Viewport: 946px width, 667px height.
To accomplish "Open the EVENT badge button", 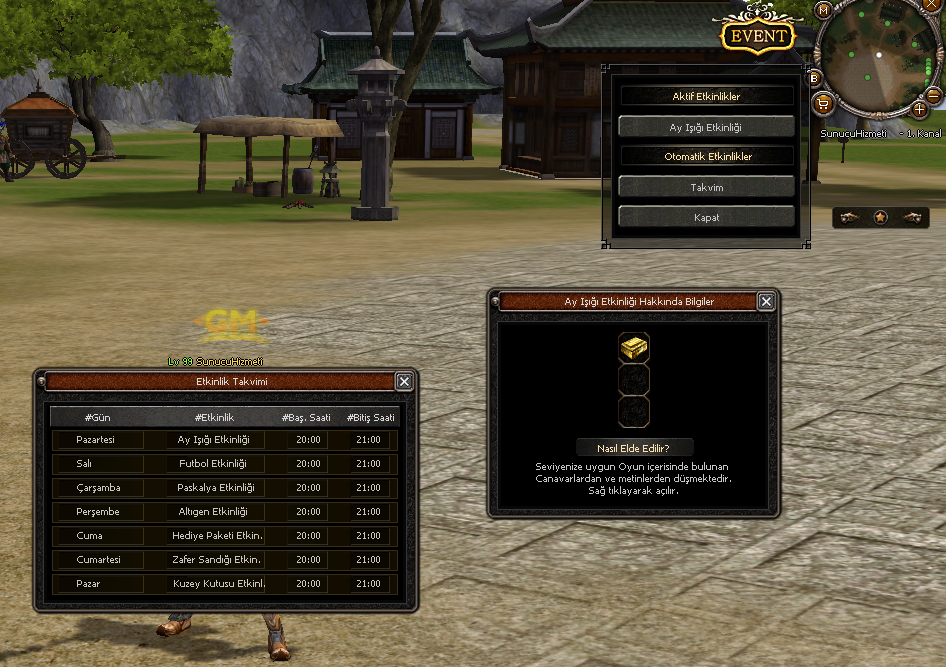I will (x=757, y=37).
